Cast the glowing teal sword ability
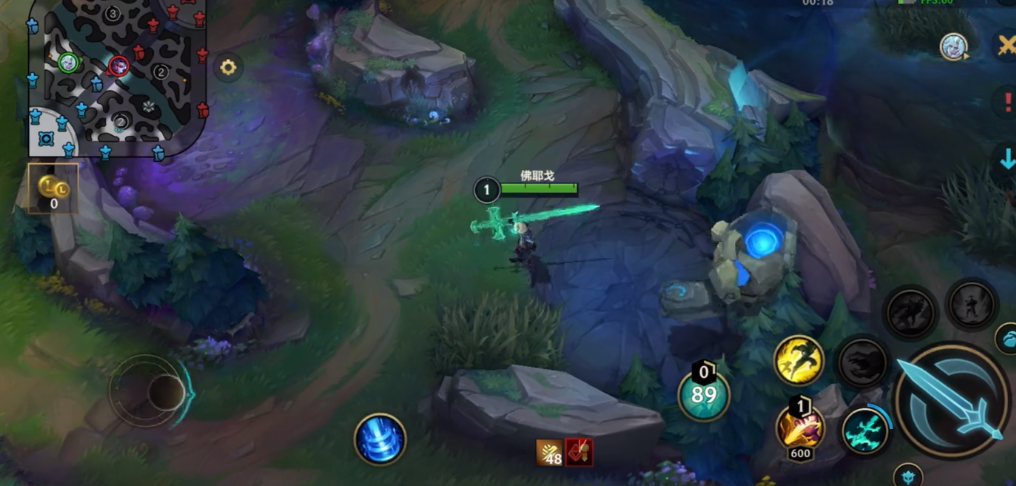Image resolution: width=1016 pixels, height=486 pixels. (865, 431)
